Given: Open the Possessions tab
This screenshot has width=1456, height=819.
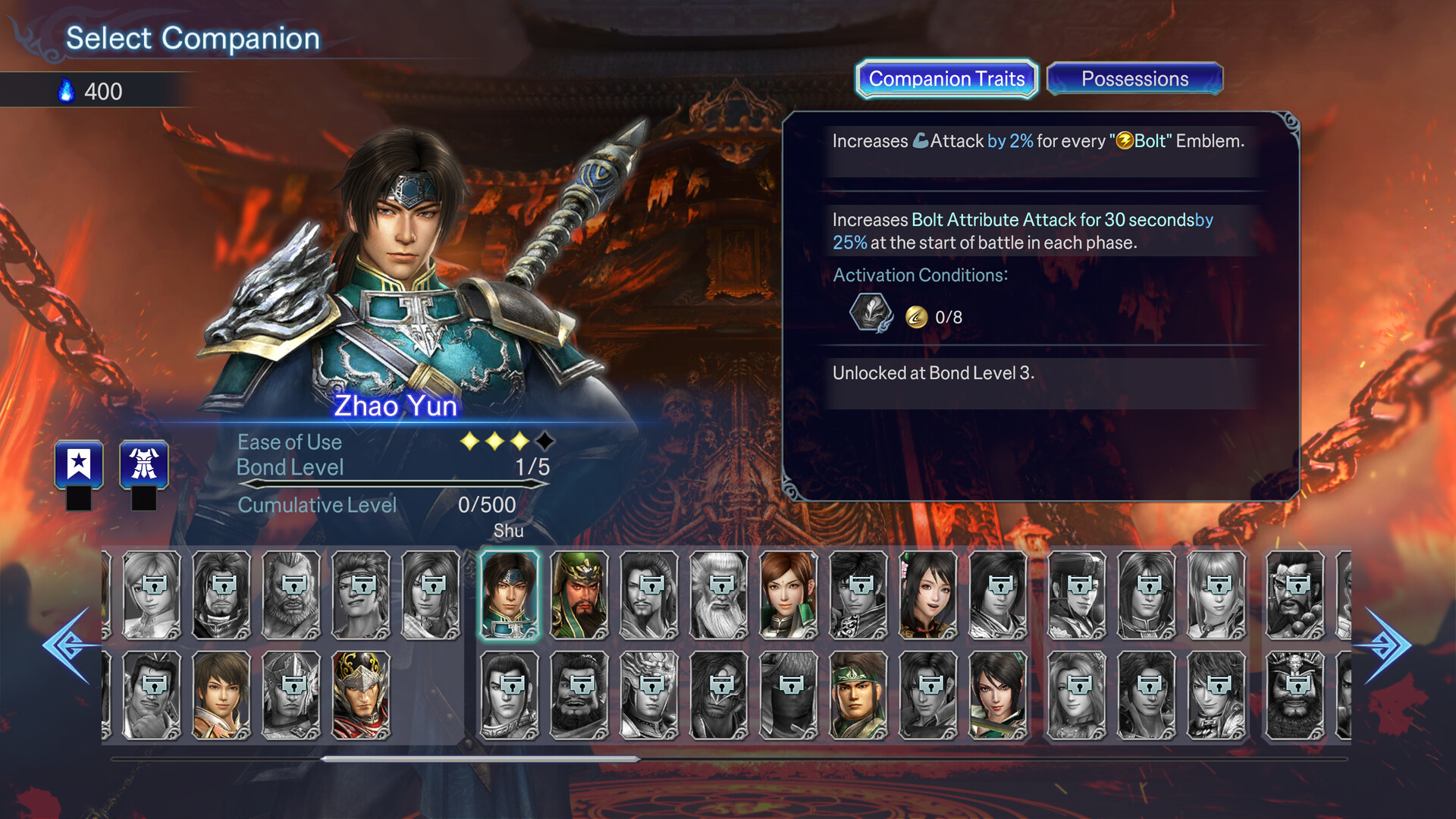Looking at the screenshot, I should pos(1134,79).
